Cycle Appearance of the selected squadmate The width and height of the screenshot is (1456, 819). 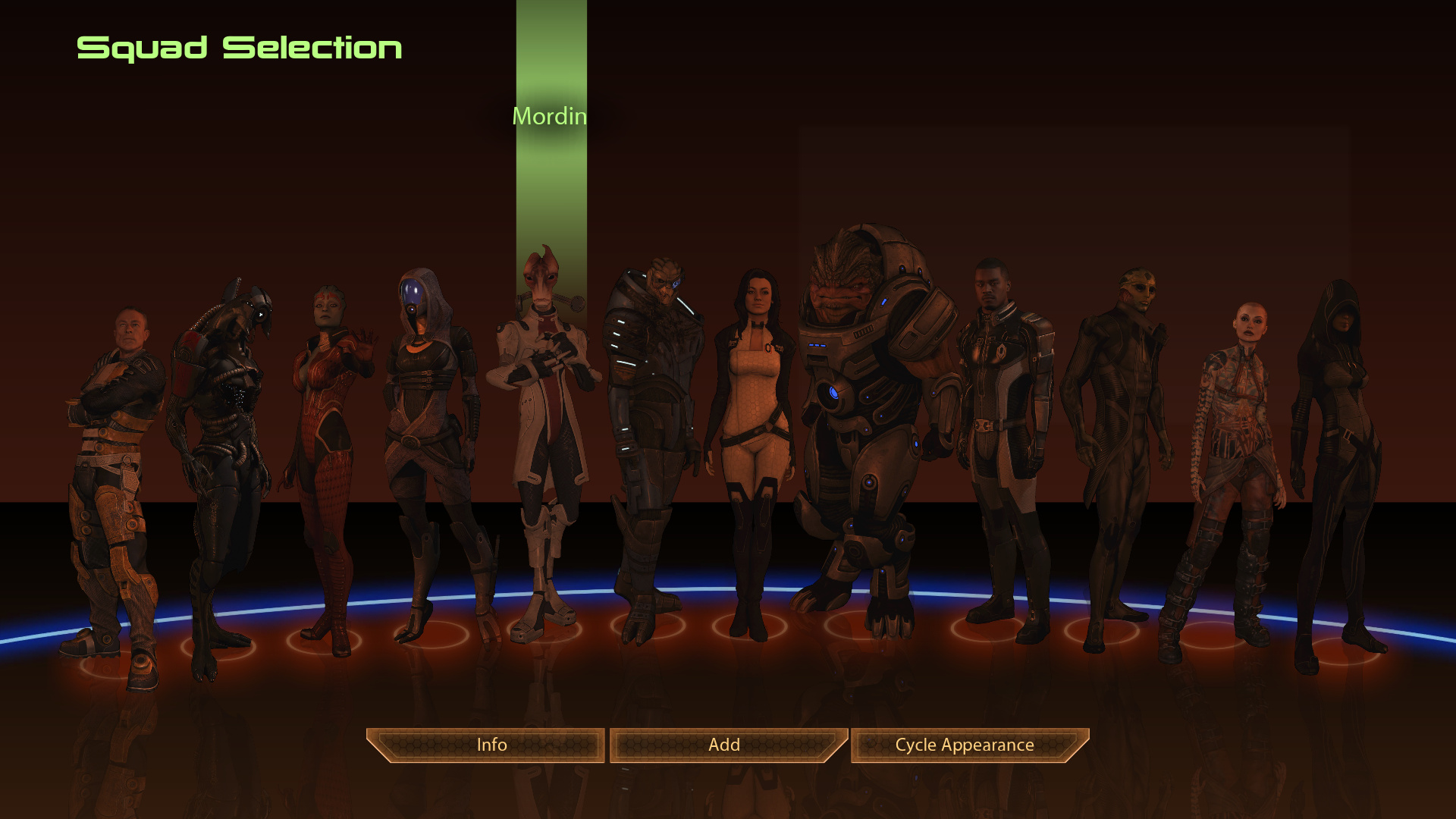(964, 745)
